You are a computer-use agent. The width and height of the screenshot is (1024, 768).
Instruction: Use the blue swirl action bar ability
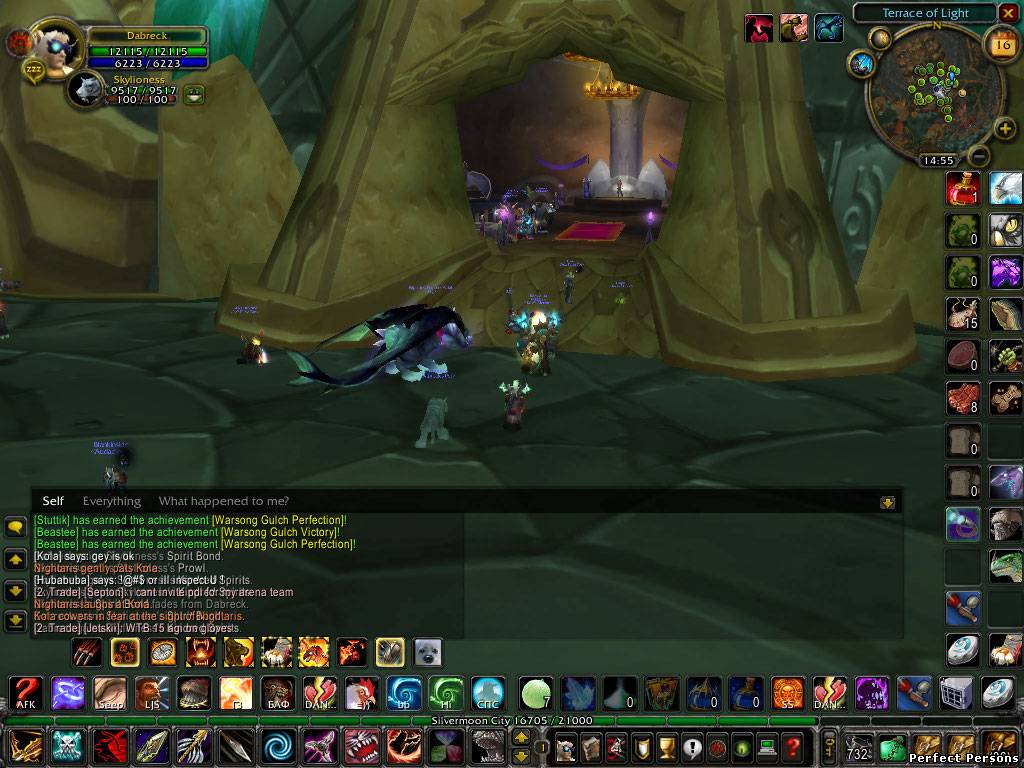(x=277, y=746)
